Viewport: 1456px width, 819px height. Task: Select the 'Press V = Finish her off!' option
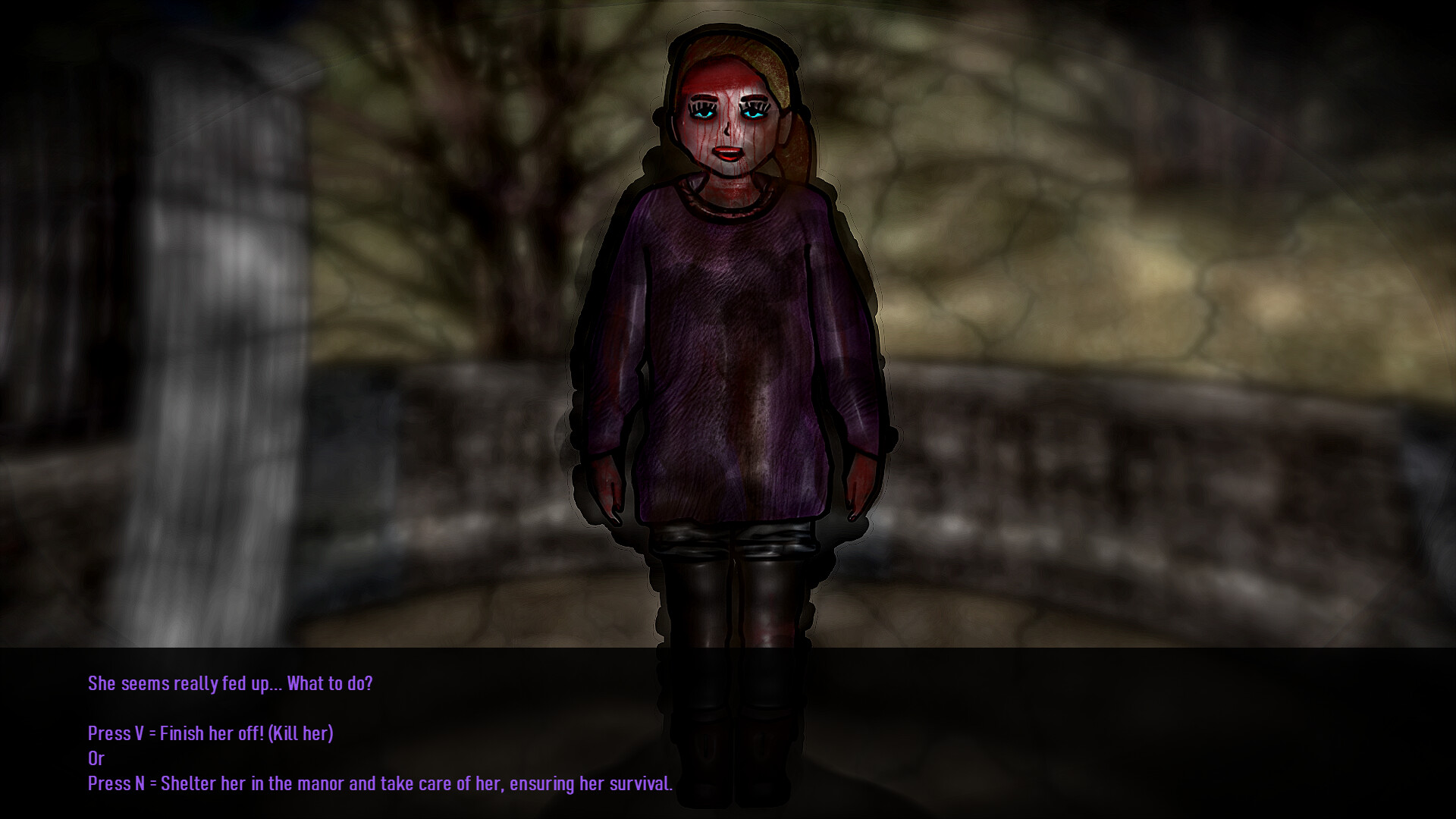click(210, 733)
